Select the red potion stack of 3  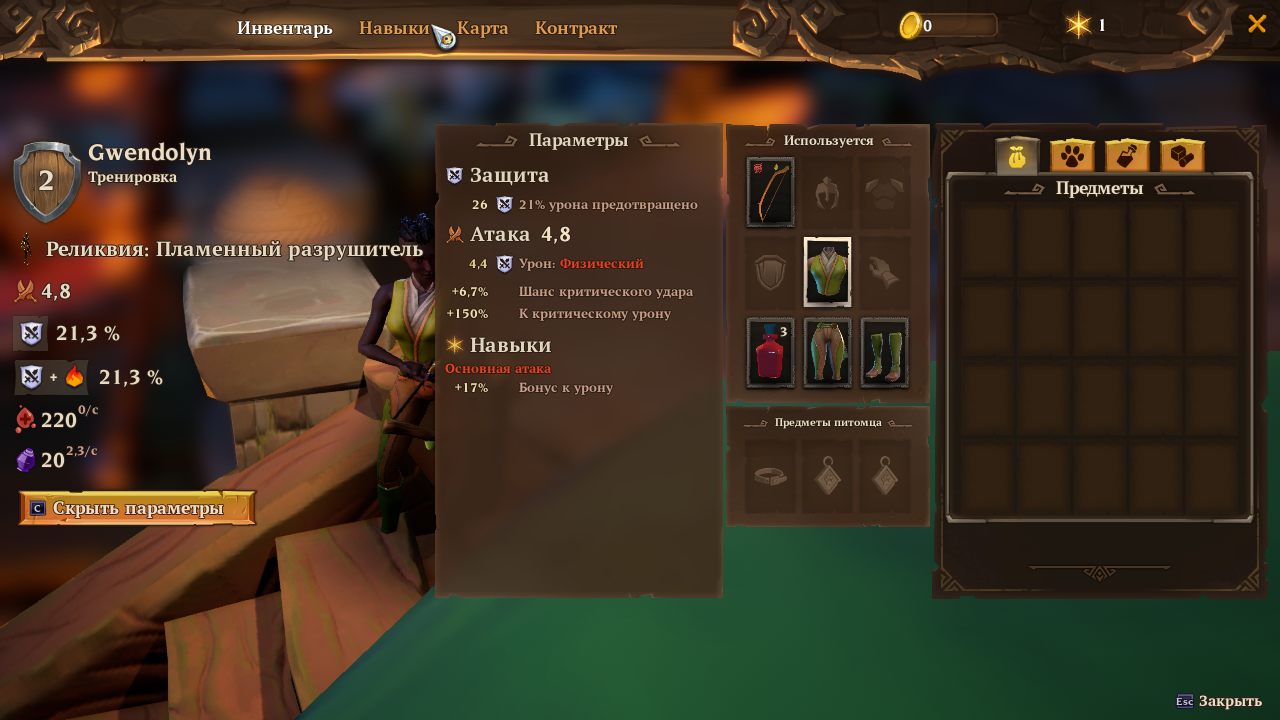point(769,352)
